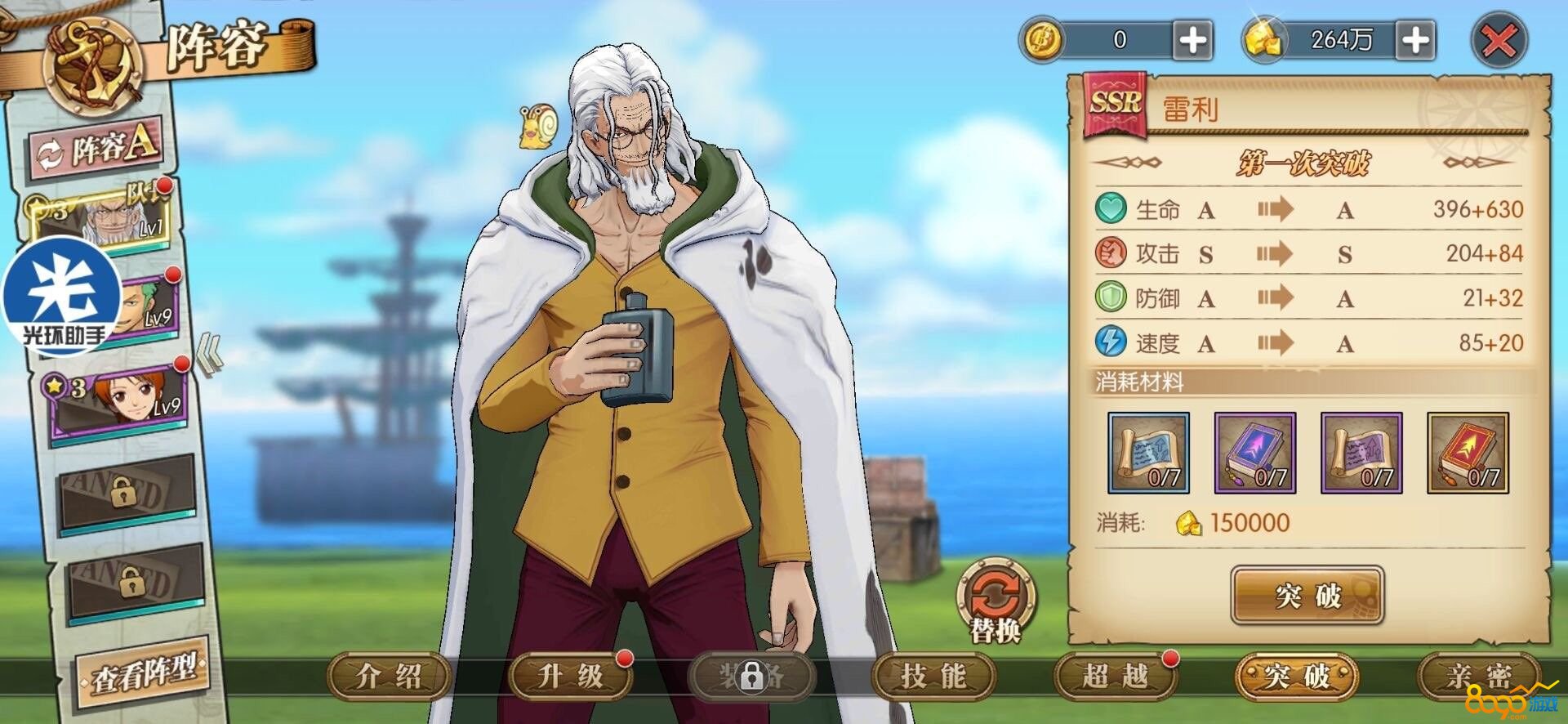Open the 亲密 intimacy tab
This screenshot has width=1568, height=724.
[x=1479, y=677]
